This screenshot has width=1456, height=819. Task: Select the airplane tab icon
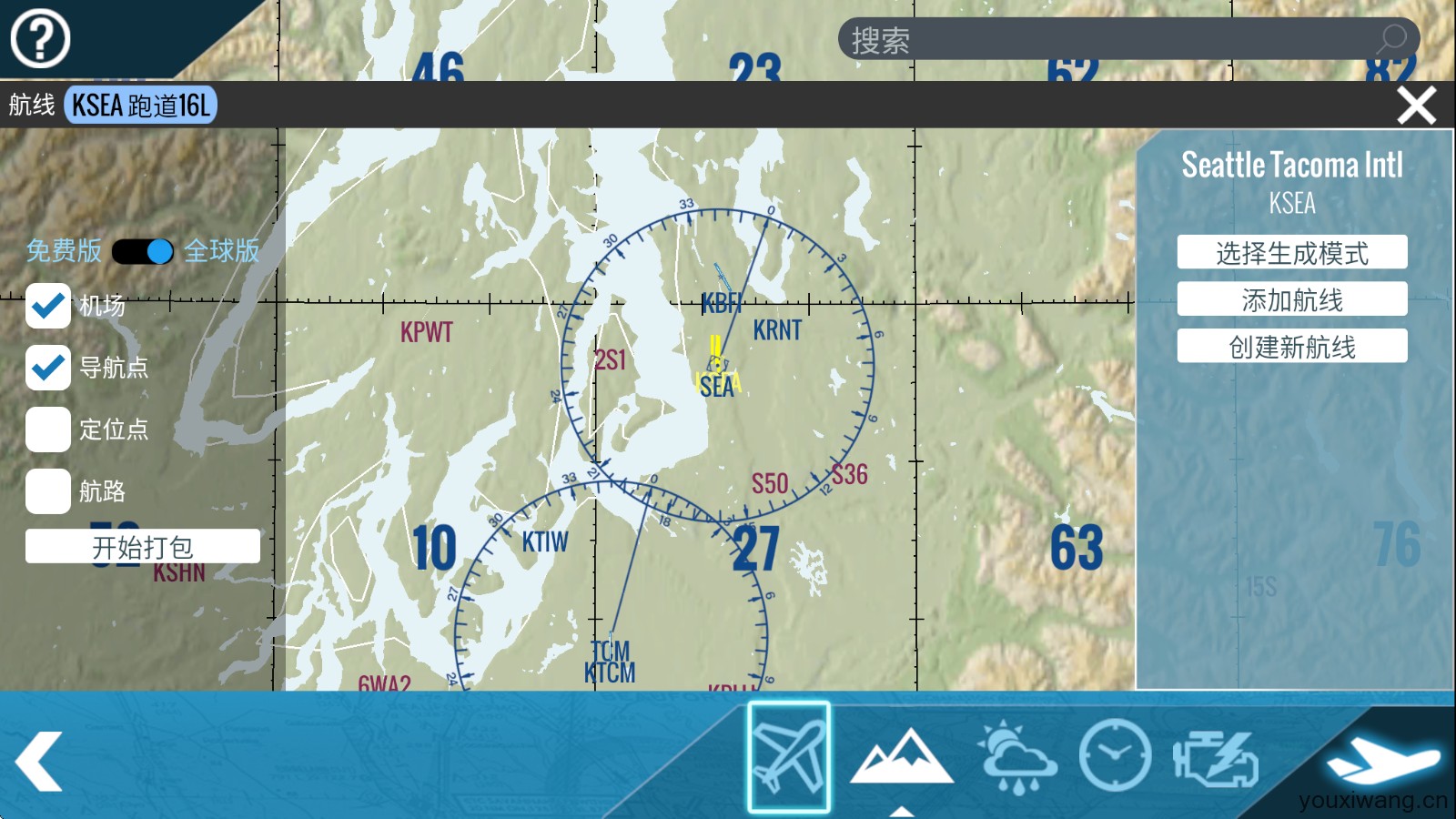click(x=789, y=757)
